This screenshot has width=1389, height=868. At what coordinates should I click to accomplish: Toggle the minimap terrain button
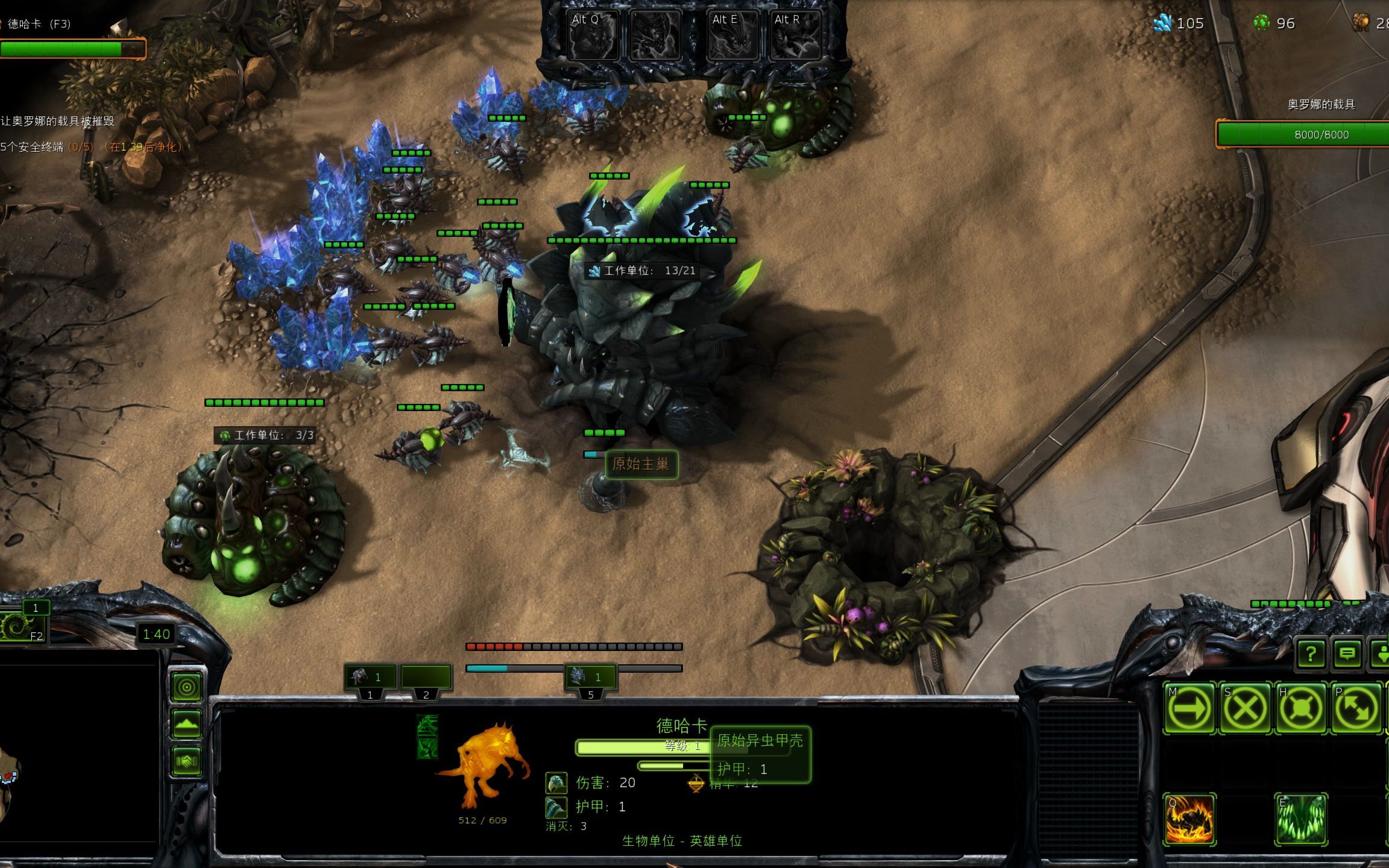coord(187,724)
